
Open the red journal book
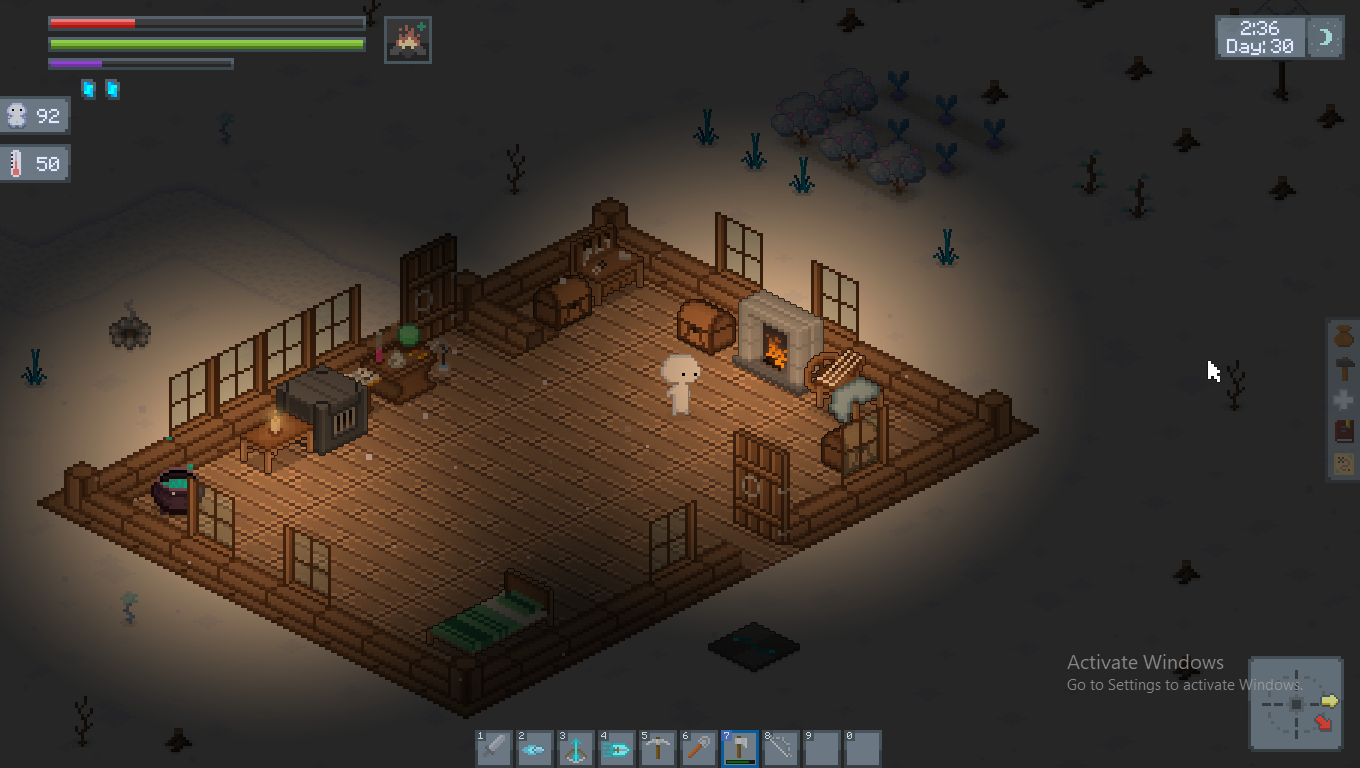(1343, 432)
